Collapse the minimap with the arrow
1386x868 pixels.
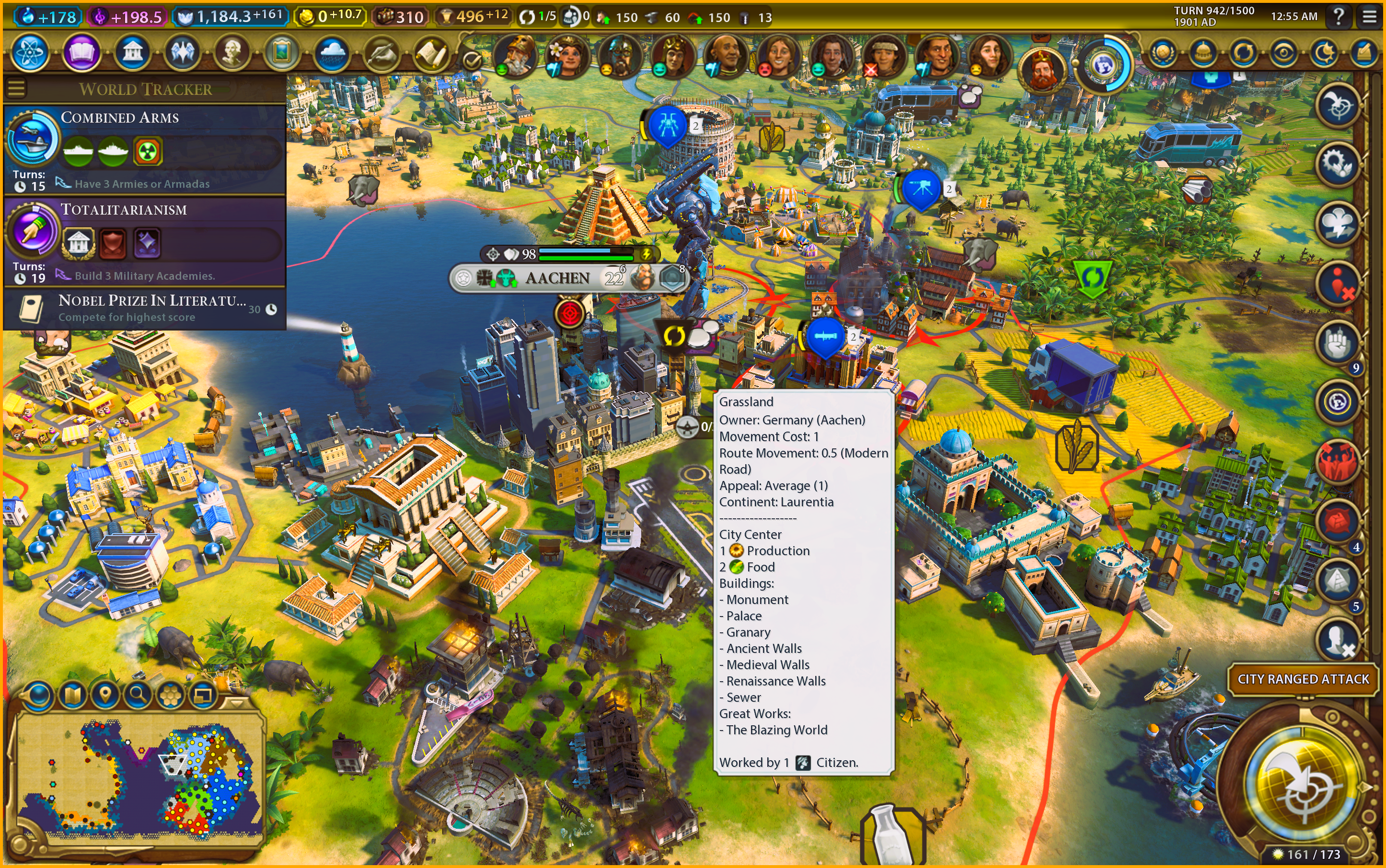[236, 701]
